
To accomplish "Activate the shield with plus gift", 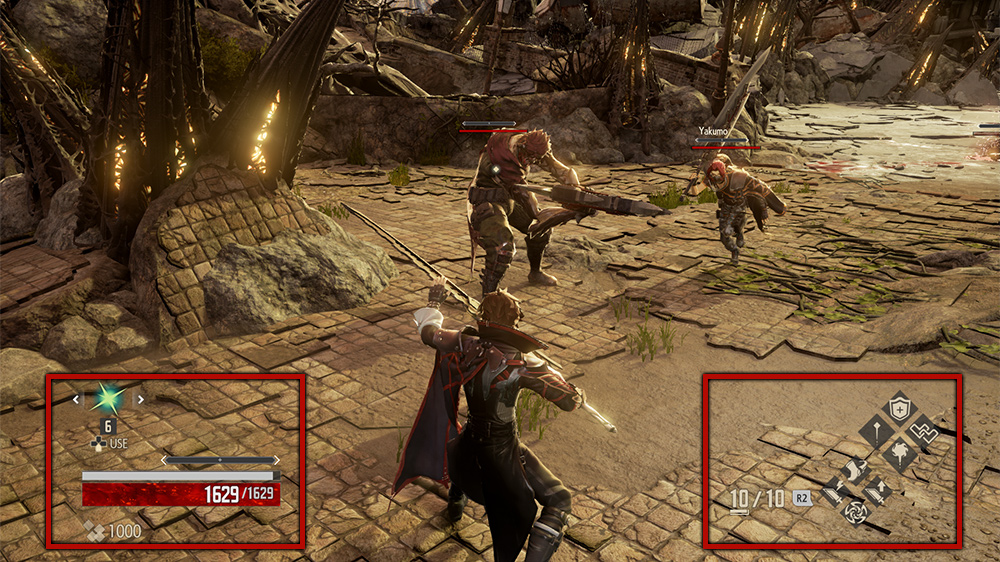I will 900,407.
